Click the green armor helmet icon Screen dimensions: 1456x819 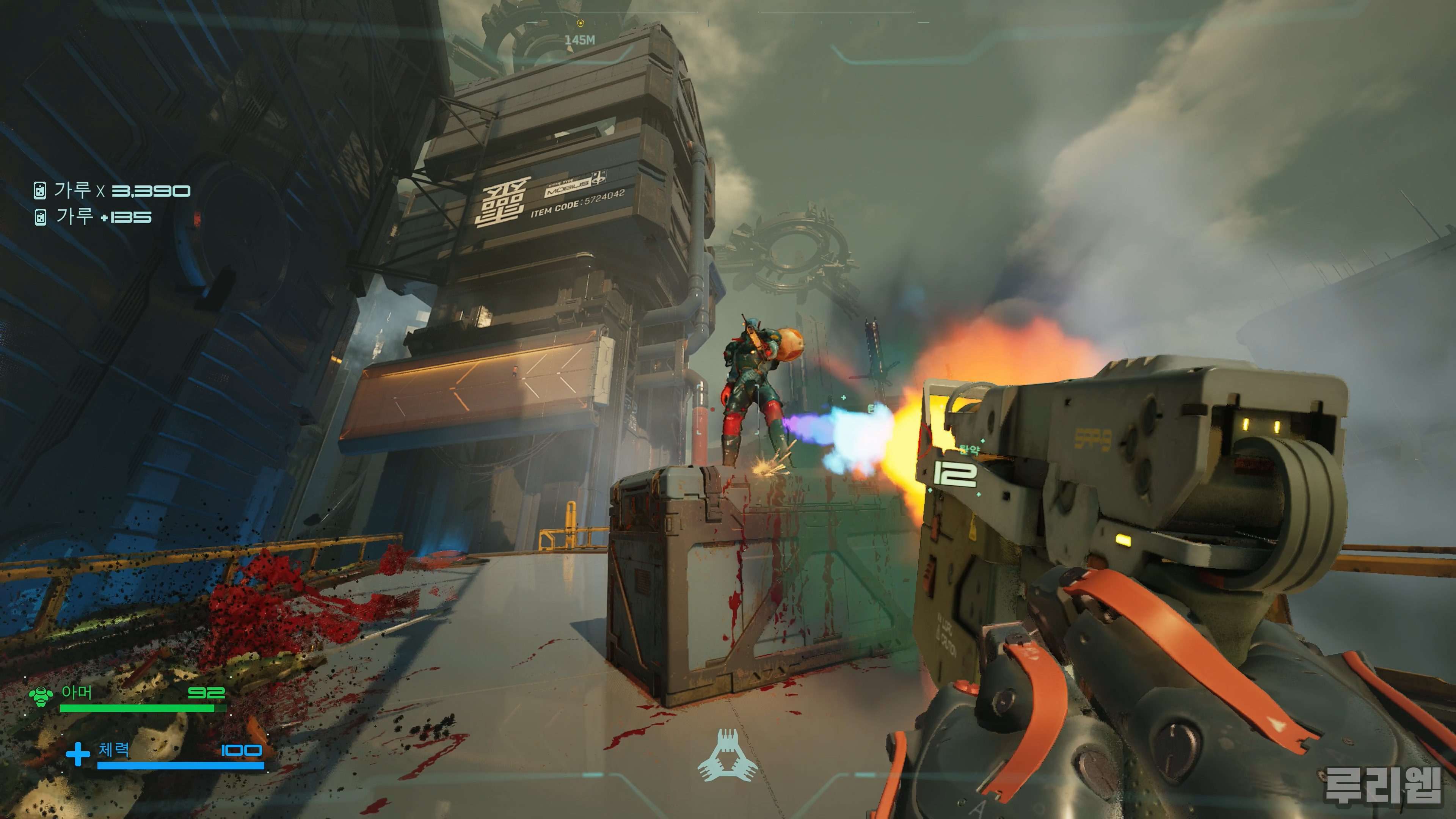click(x=41, y=696)
